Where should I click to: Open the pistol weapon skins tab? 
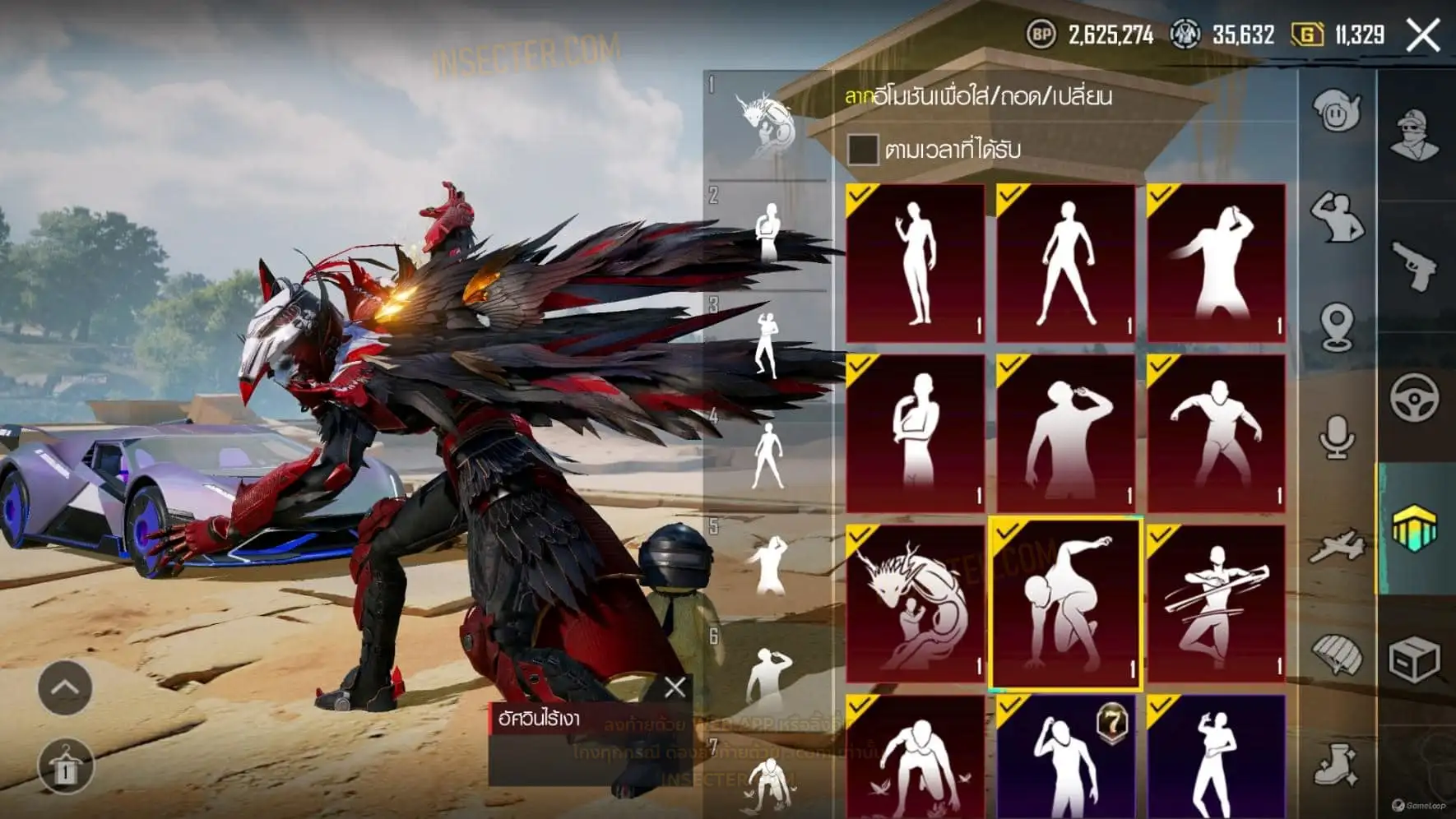(x=1415, y=265)
